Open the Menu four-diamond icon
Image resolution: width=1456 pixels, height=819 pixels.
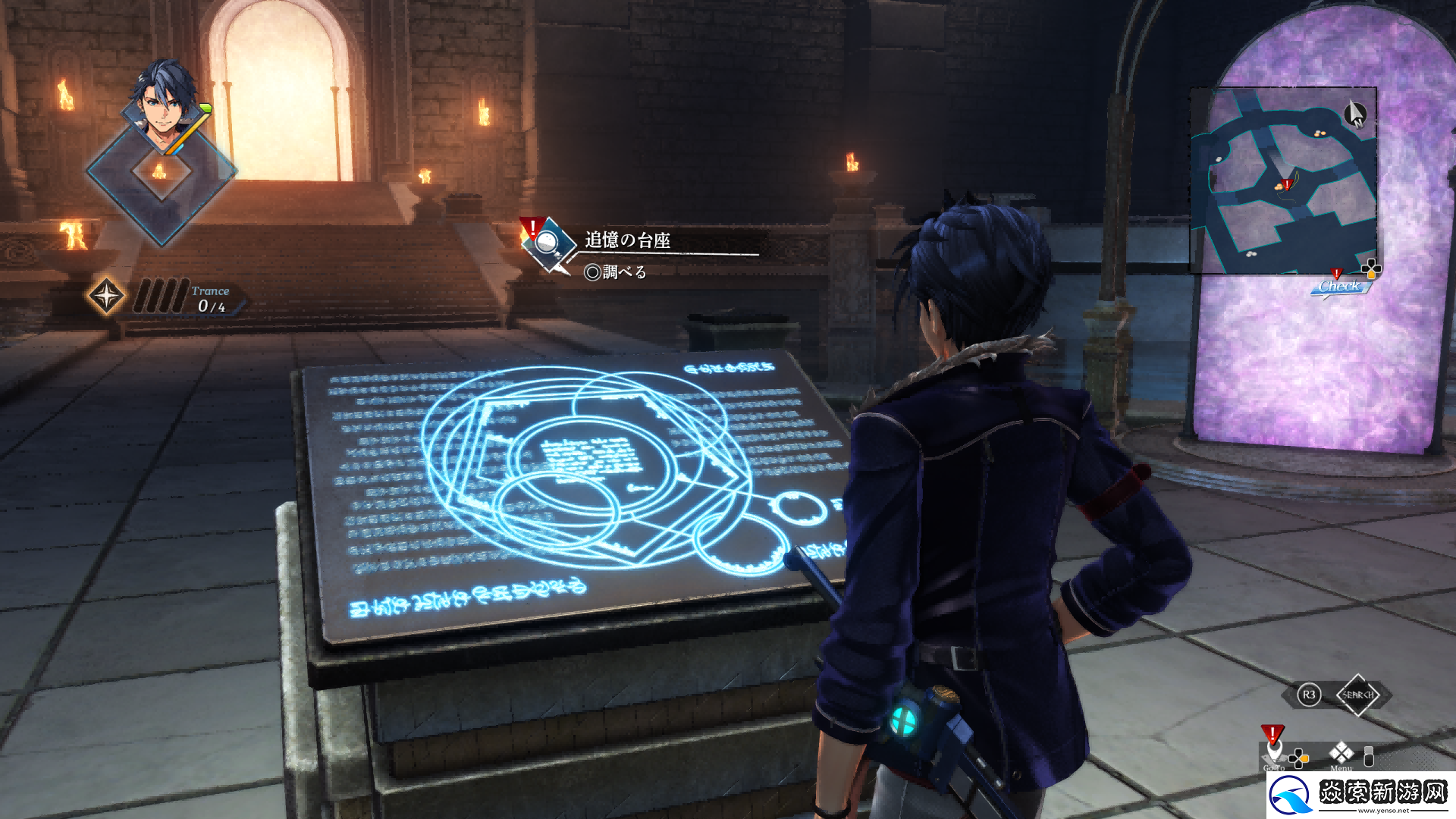click(1341, 753)
